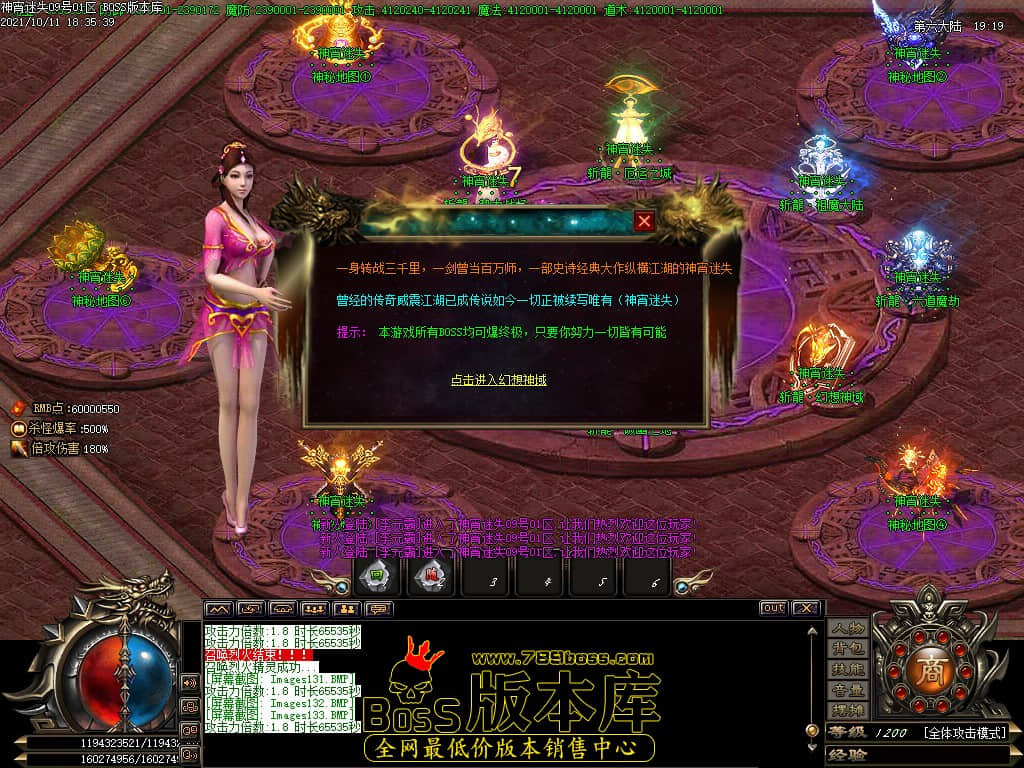This screenshot has height=768, width=1024.
Task: Select the green potion in hotbar slot 1
Action: click(378, 576)
